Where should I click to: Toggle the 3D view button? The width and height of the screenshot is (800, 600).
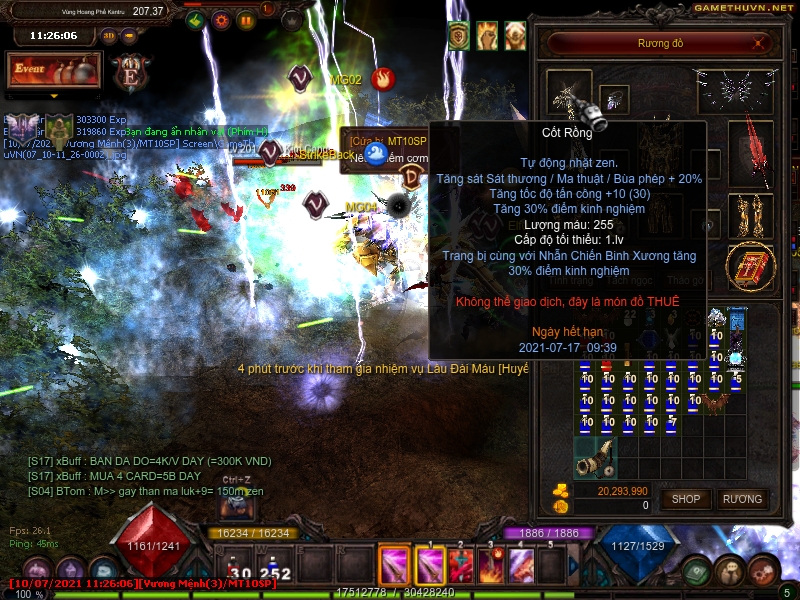click(x=109, y=36)
